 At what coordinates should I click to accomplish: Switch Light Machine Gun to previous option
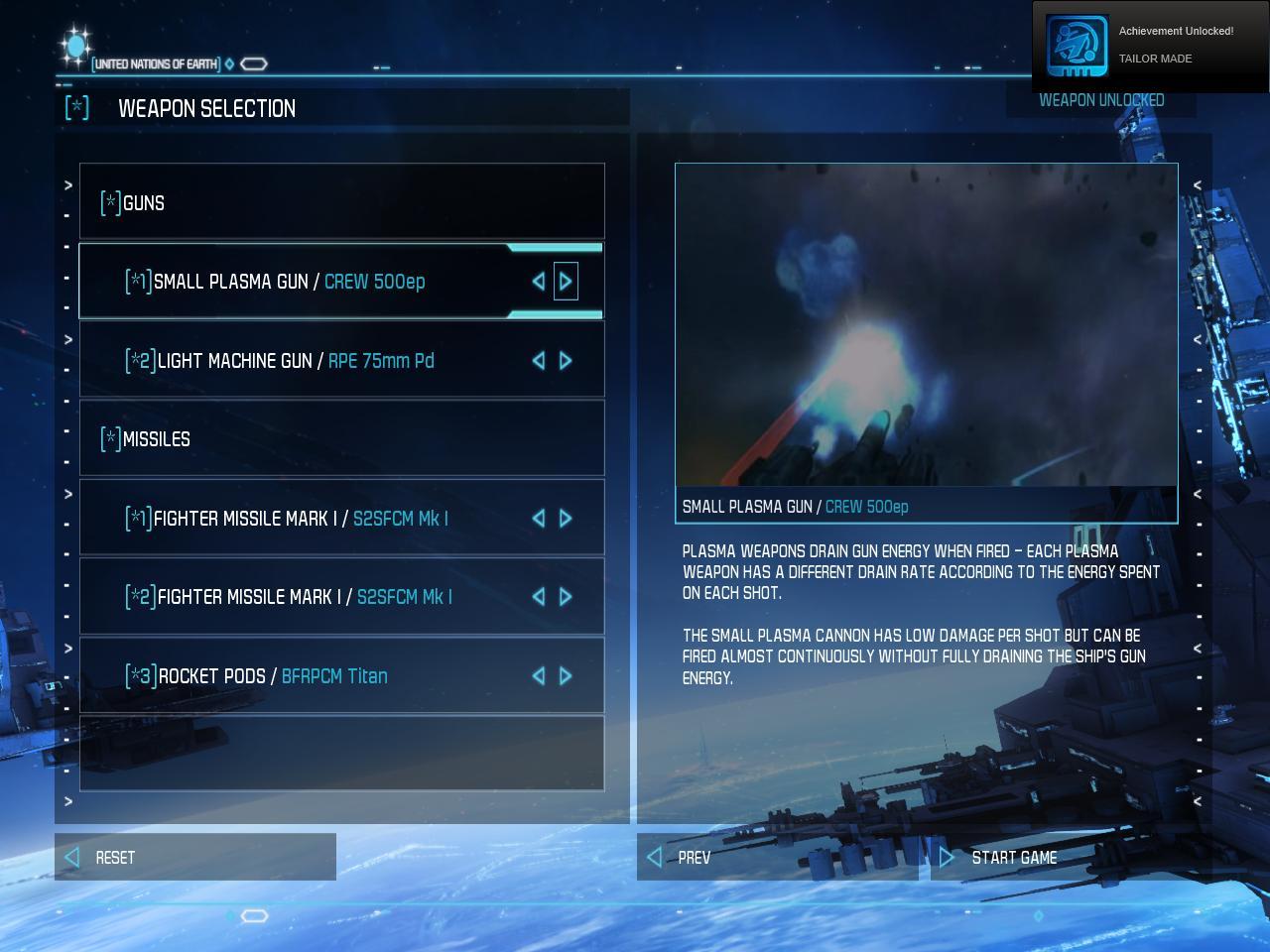539,361
